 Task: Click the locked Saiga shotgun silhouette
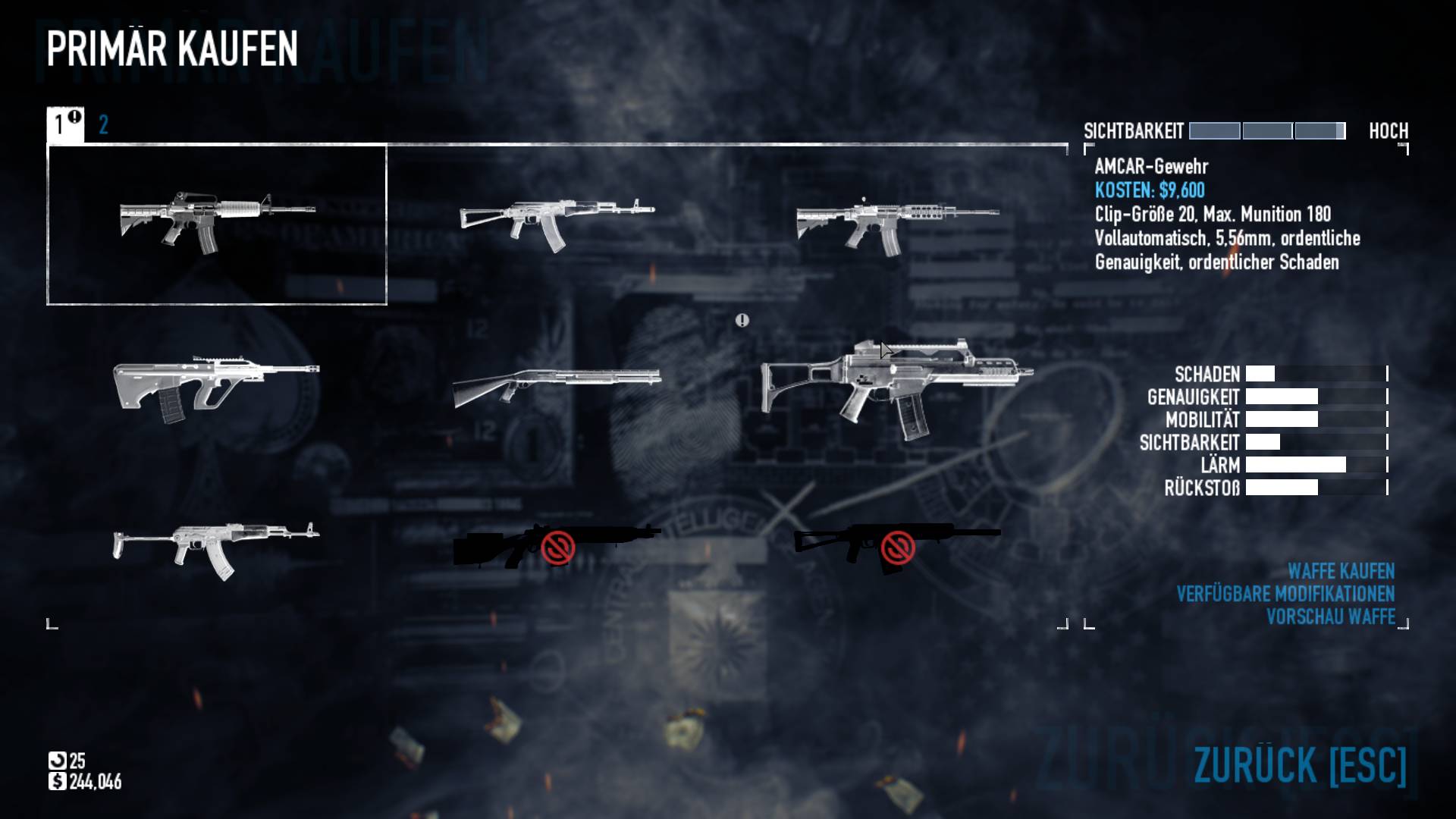[897, 544]
